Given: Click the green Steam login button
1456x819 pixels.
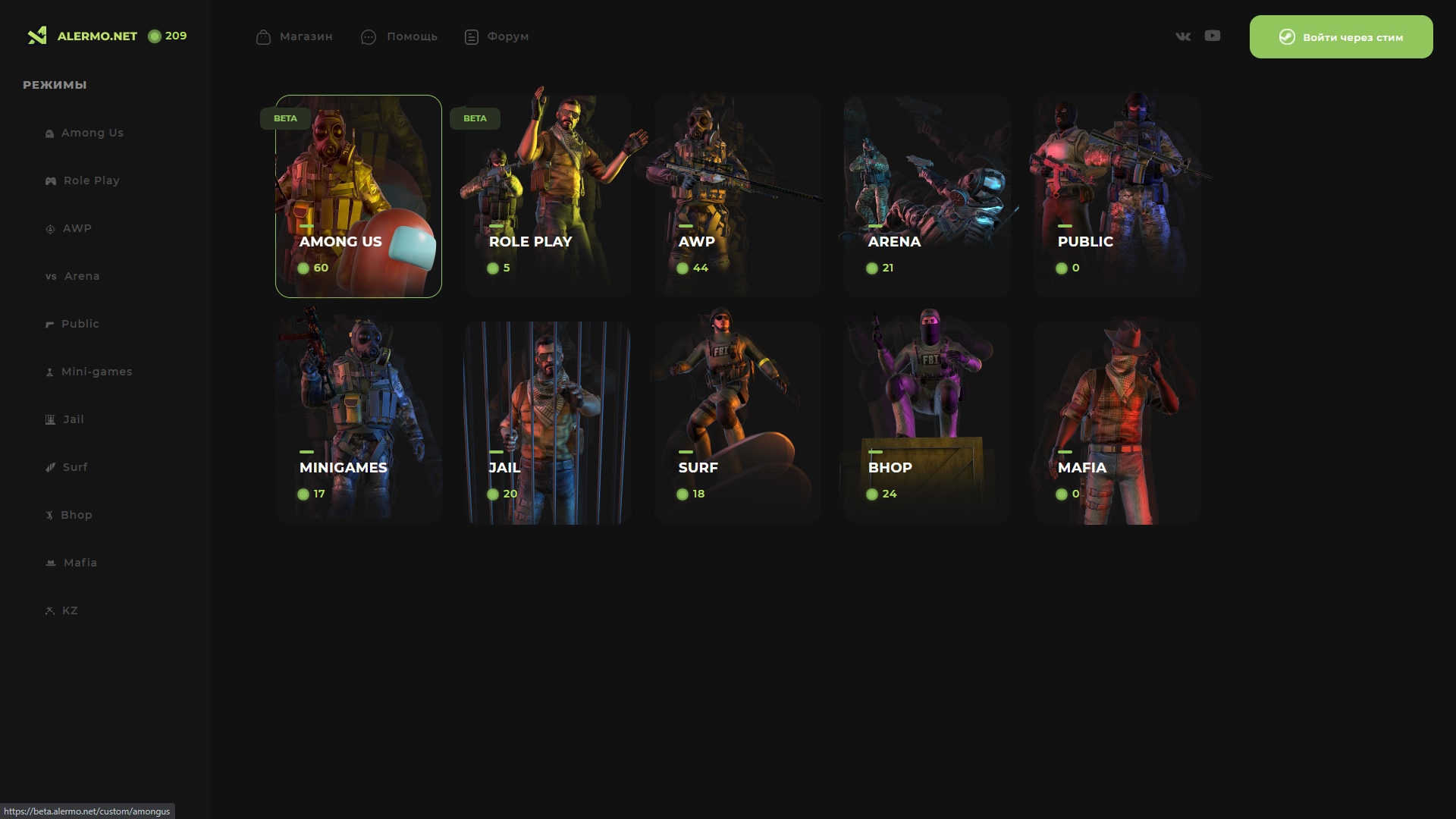Looking at the screenshot, I should [1341, 37].
